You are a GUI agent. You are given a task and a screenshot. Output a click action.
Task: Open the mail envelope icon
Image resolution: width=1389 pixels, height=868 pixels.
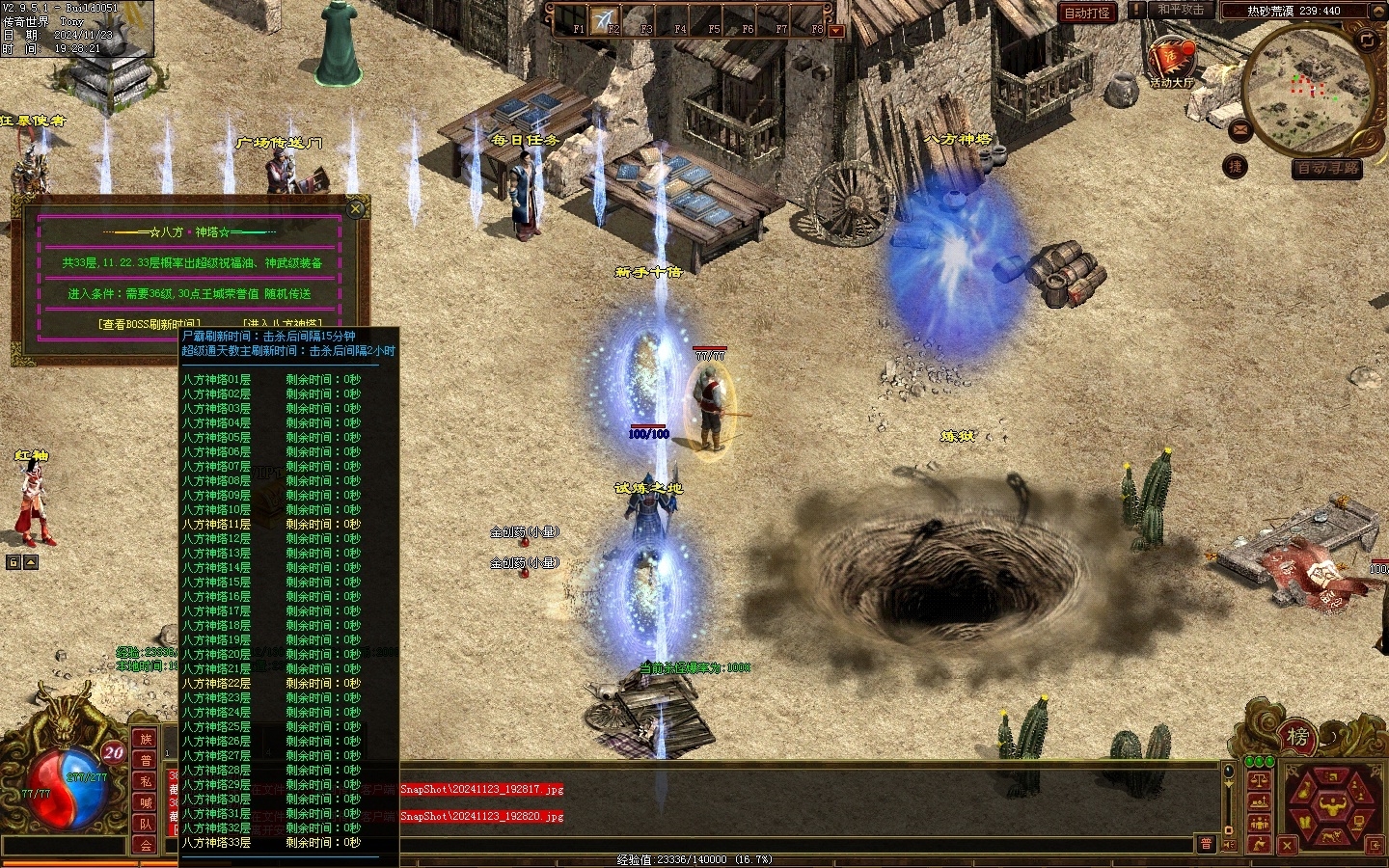click(1240, 129)
